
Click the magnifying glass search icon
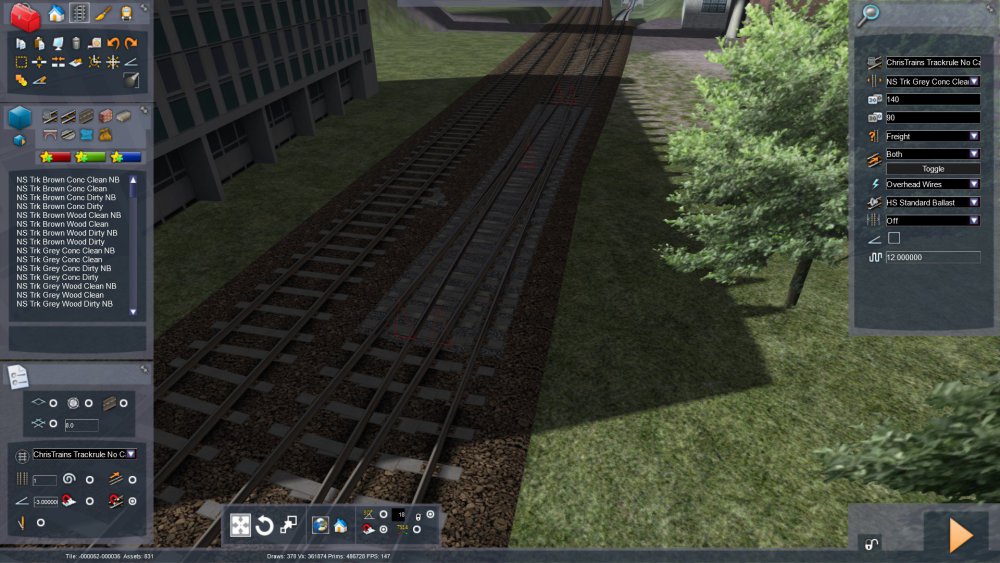coord(869,14)
